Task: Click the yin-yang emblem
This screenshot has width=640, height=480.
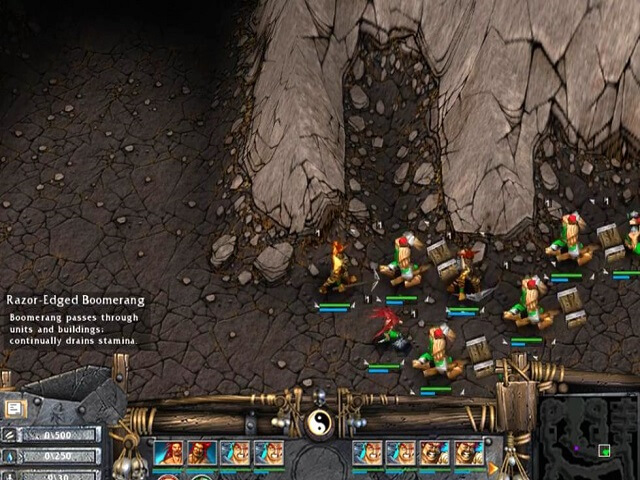Action: [320, 422]
